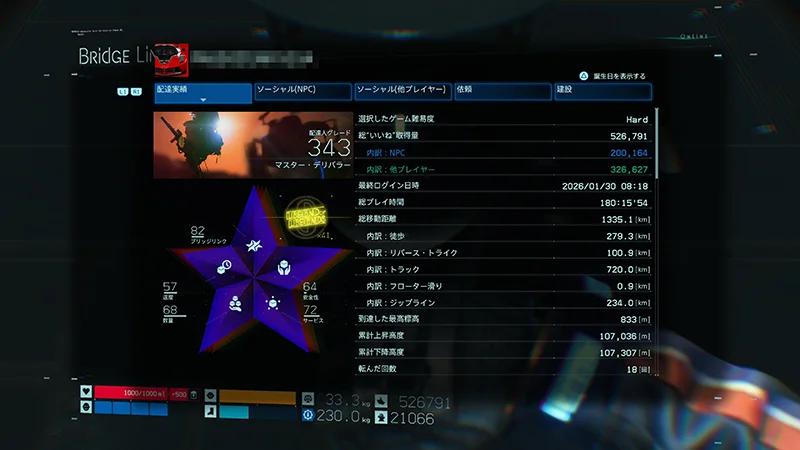Click the stats list scrollbar

click(x=656, y=240)
